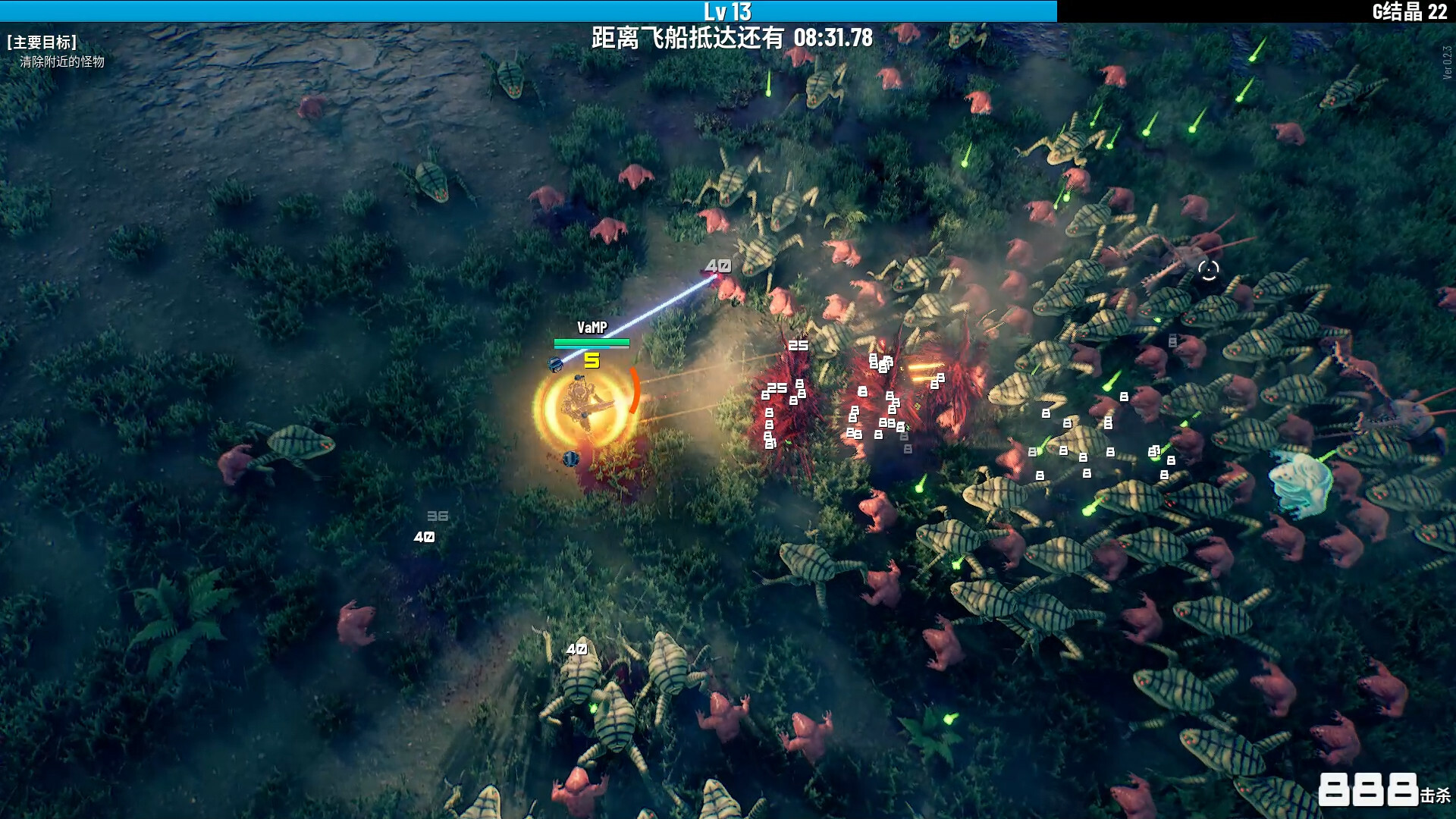The width and height of the screenshot is (1456, 819).
Task: Toggle visibility of the VaMP nameplate
Action: click(x=592, y=328)
